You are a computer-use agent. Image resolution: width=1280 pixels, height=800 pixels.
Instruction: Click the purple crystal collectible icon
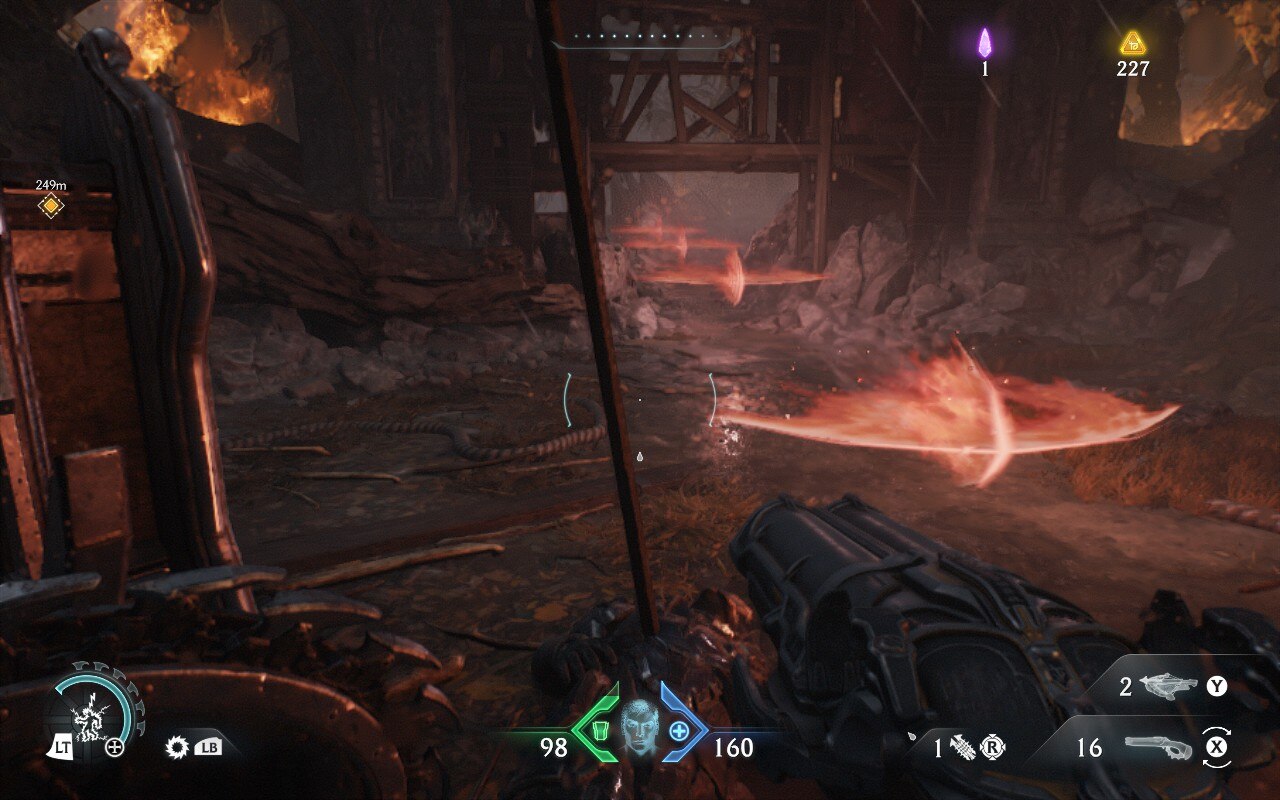985,43
